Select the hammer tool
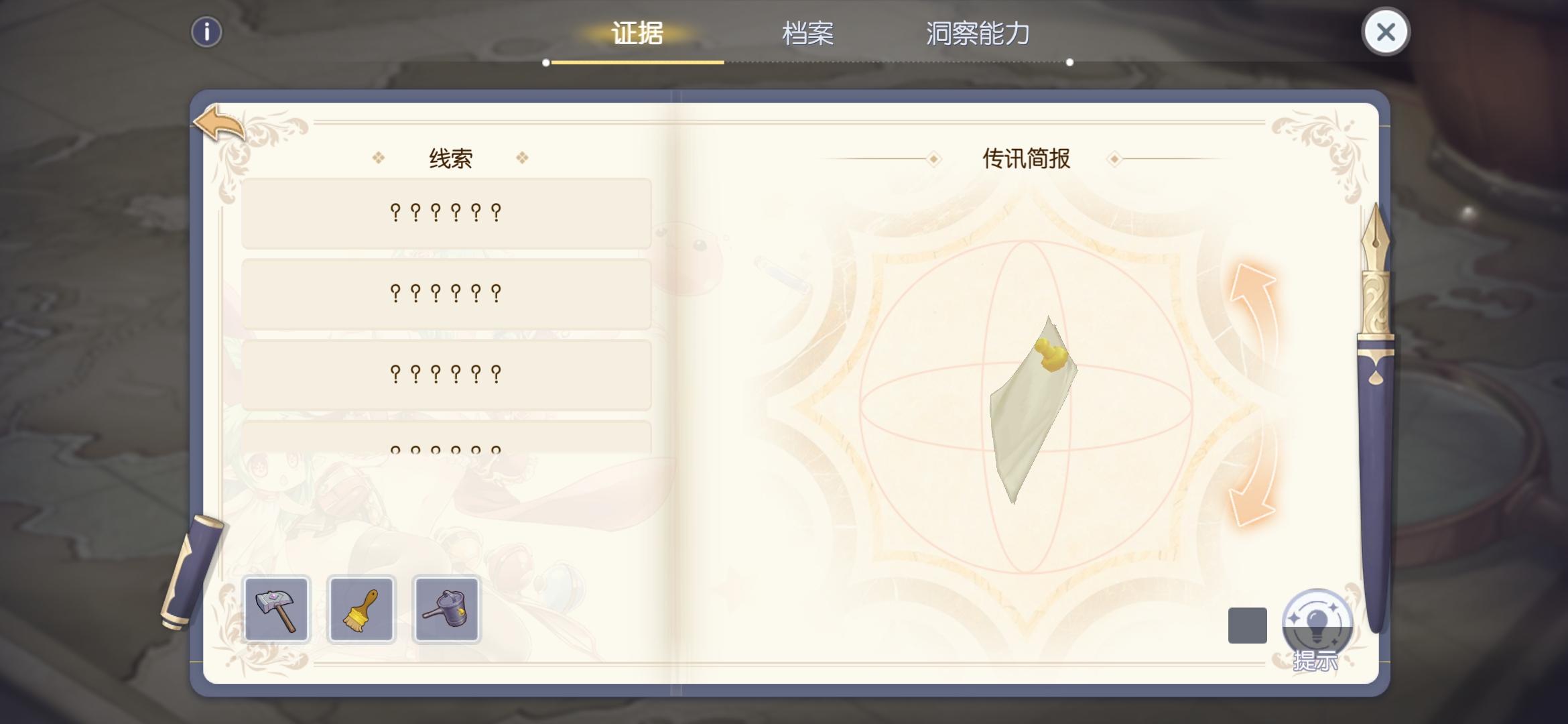 coord(277,610)
